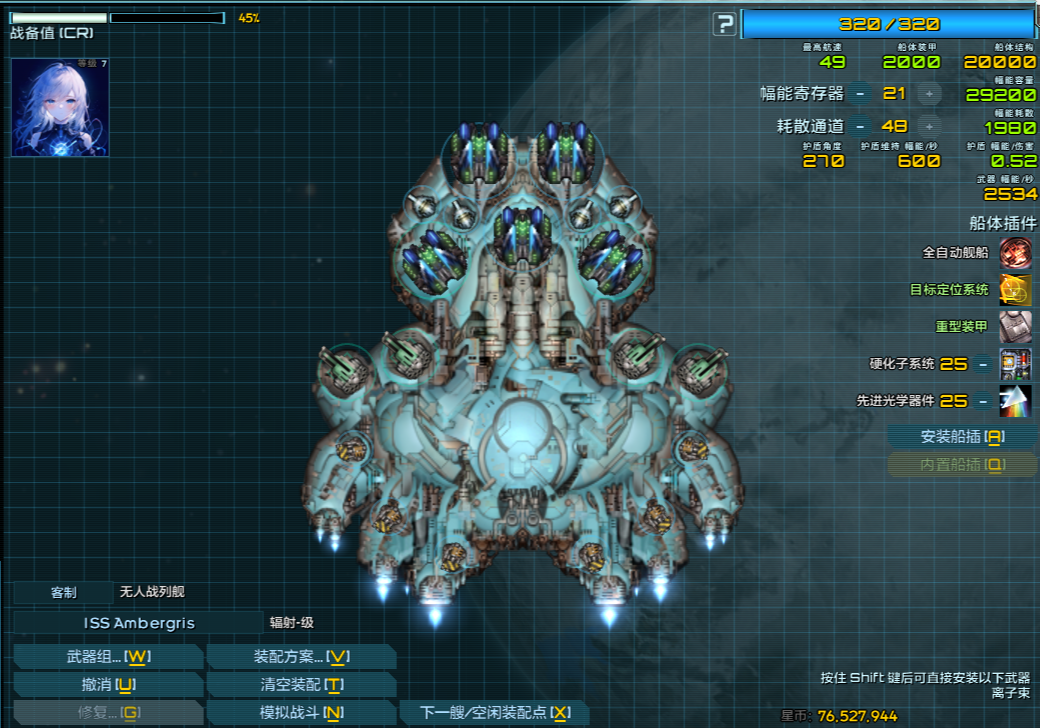This screenshot has width=1040, height=728.
Task: Select the 重型装甲 heavy armor hullmod icon
Action: [x=1015, y=327]
